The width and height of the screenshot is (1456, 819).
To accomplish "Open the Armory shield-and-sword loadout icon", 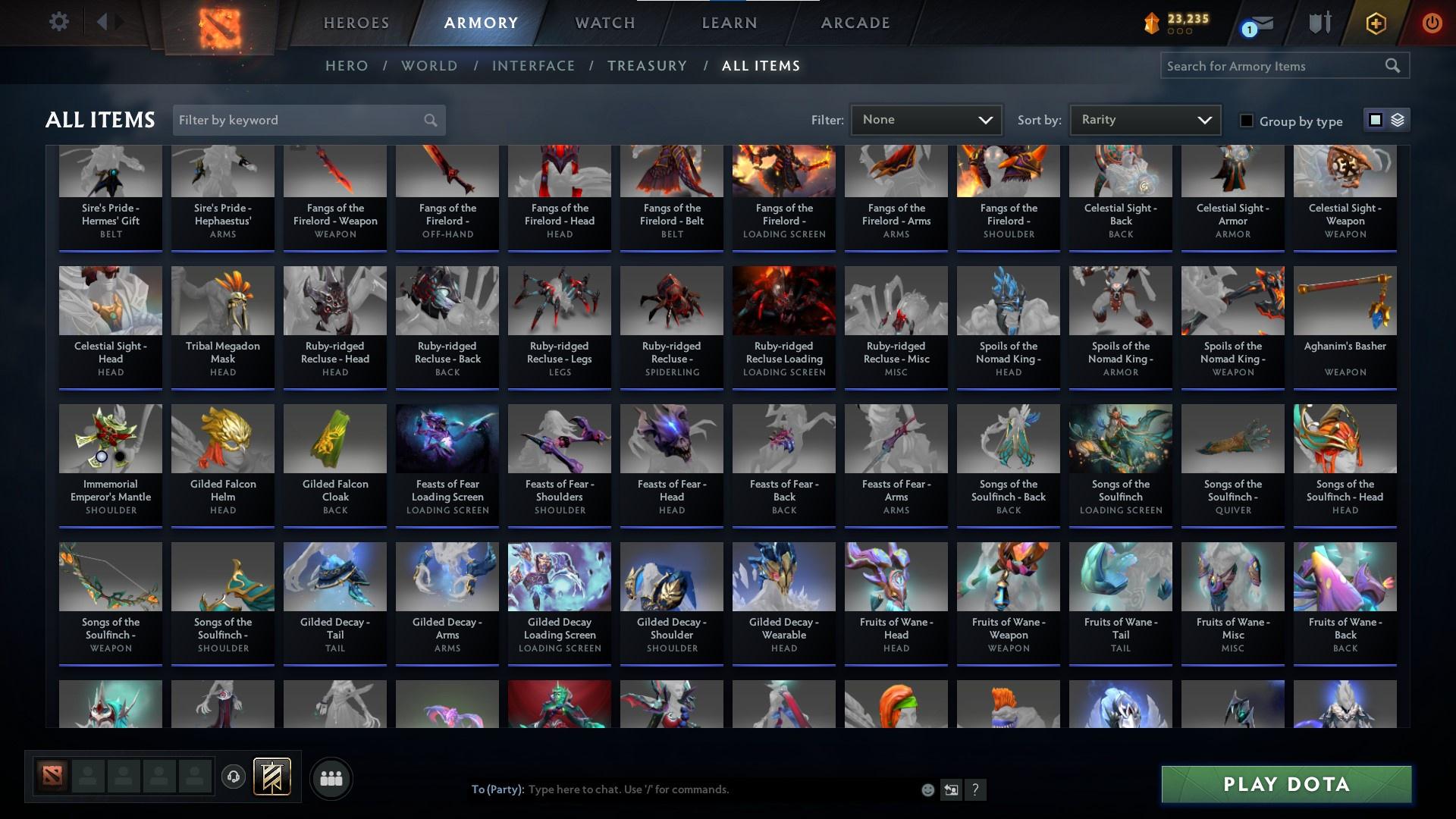I will [x=1318, y=23].
